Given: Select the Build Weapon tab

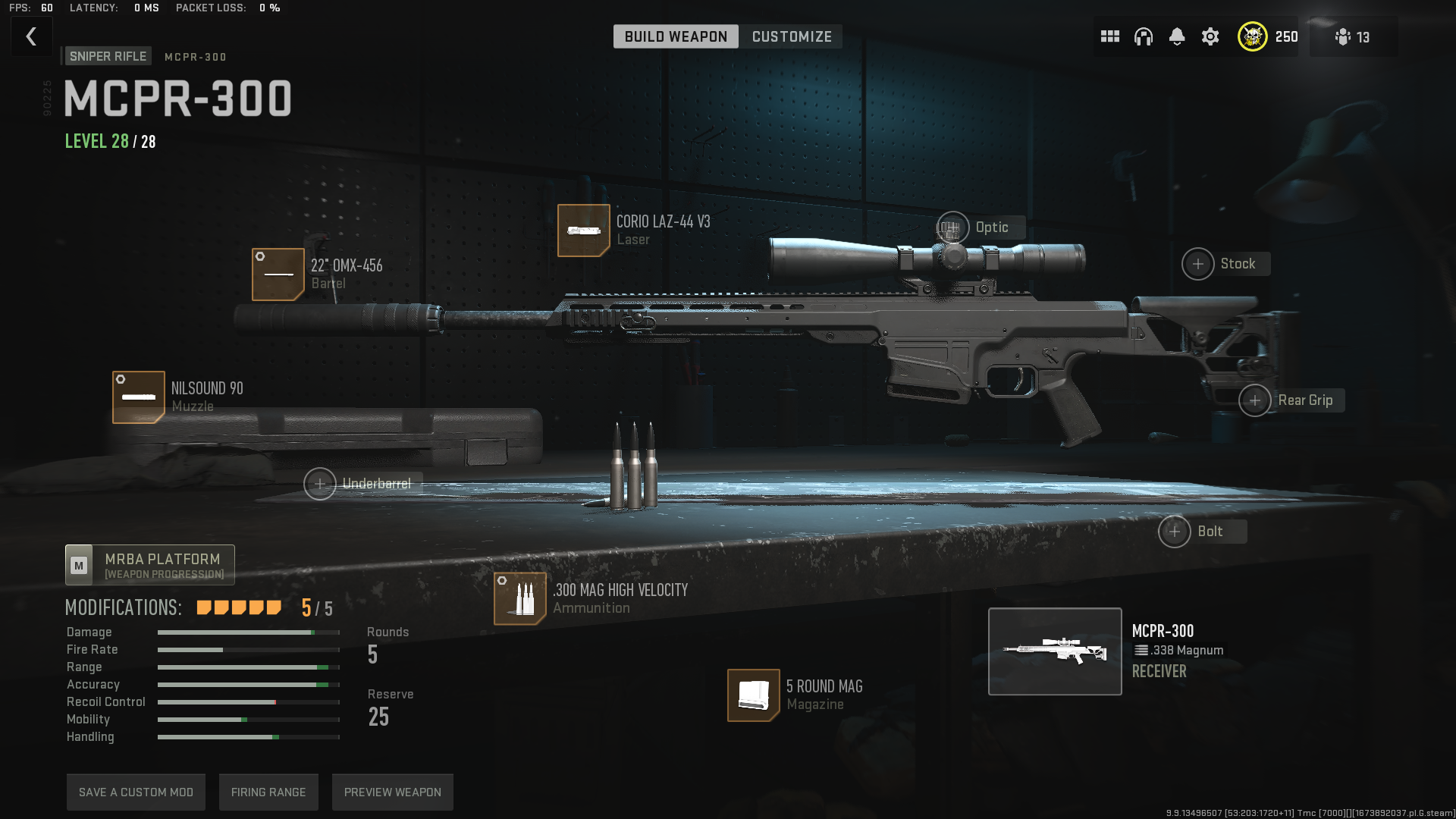Looking at the screenshot, I should tap(676, 36).
